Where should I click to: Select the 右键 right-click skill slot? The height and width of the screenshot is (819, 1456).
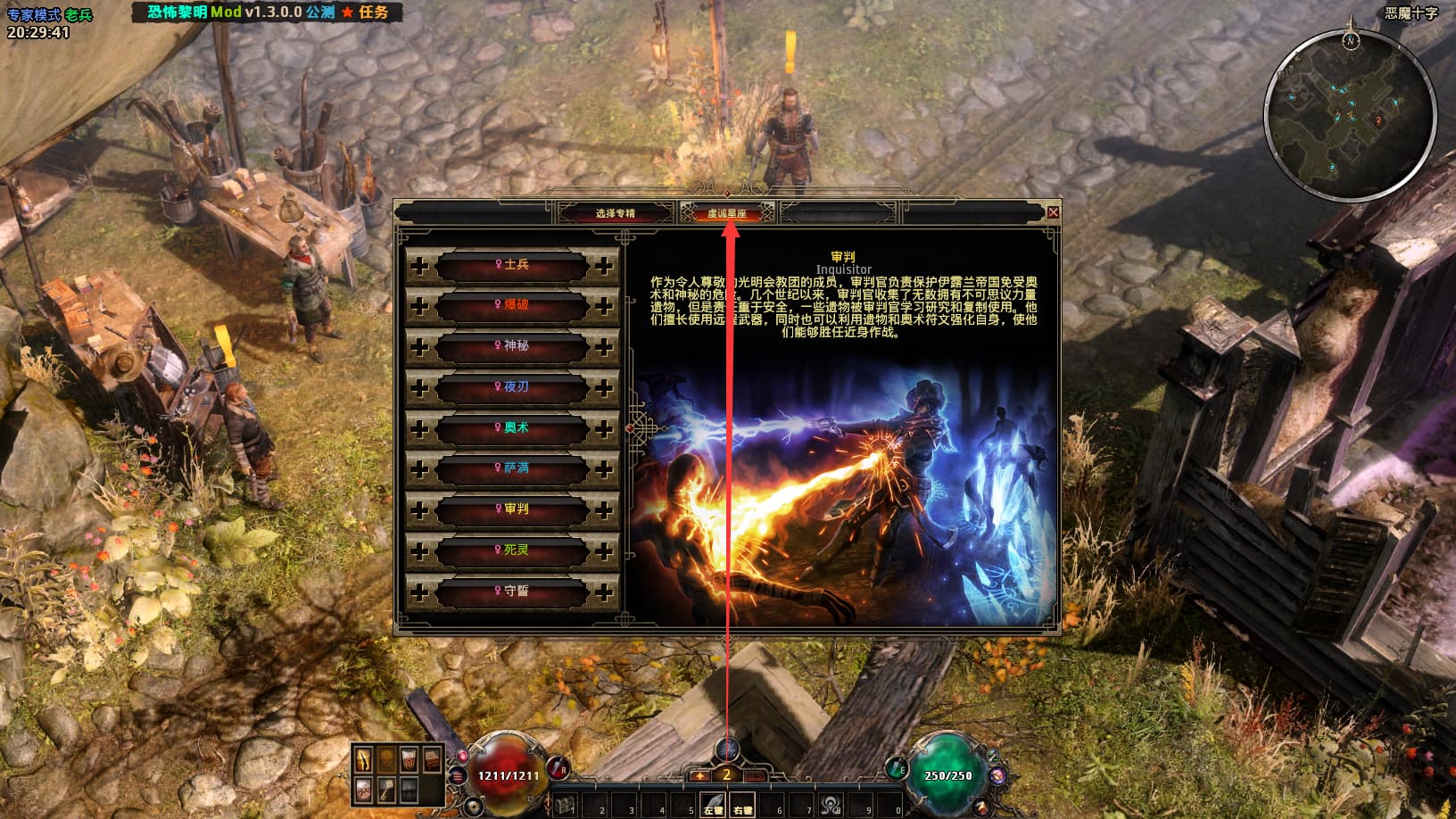click(742, 805)
